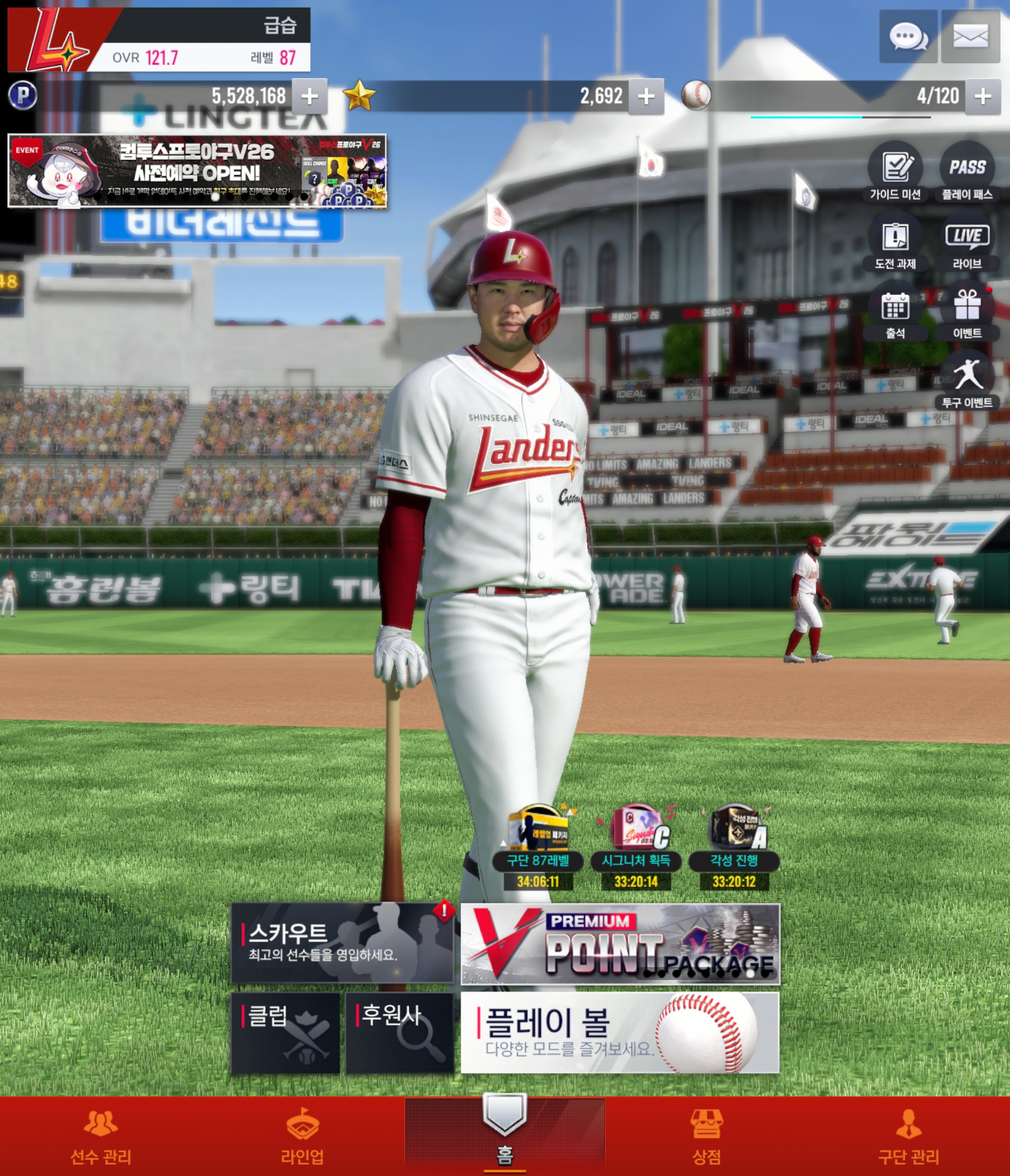The width and height of the screenshot is (1010, 1176).
Task: Add more stars with plus button
Action: pyautogui.click(x=646, y=96)
